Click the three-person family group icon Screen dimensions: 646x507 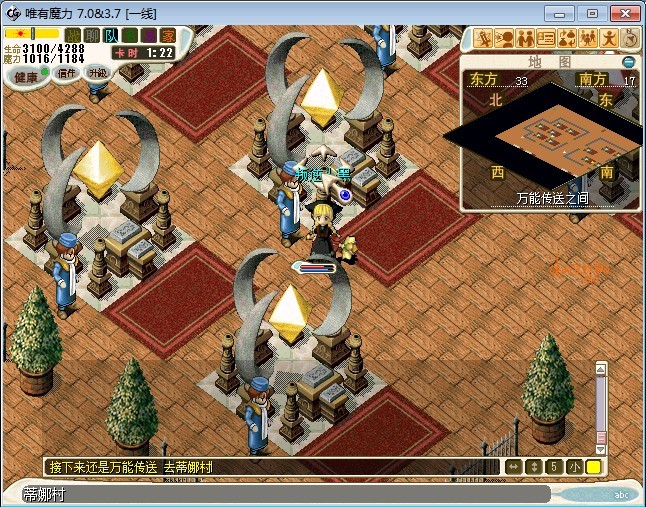(x=589, y=38)
